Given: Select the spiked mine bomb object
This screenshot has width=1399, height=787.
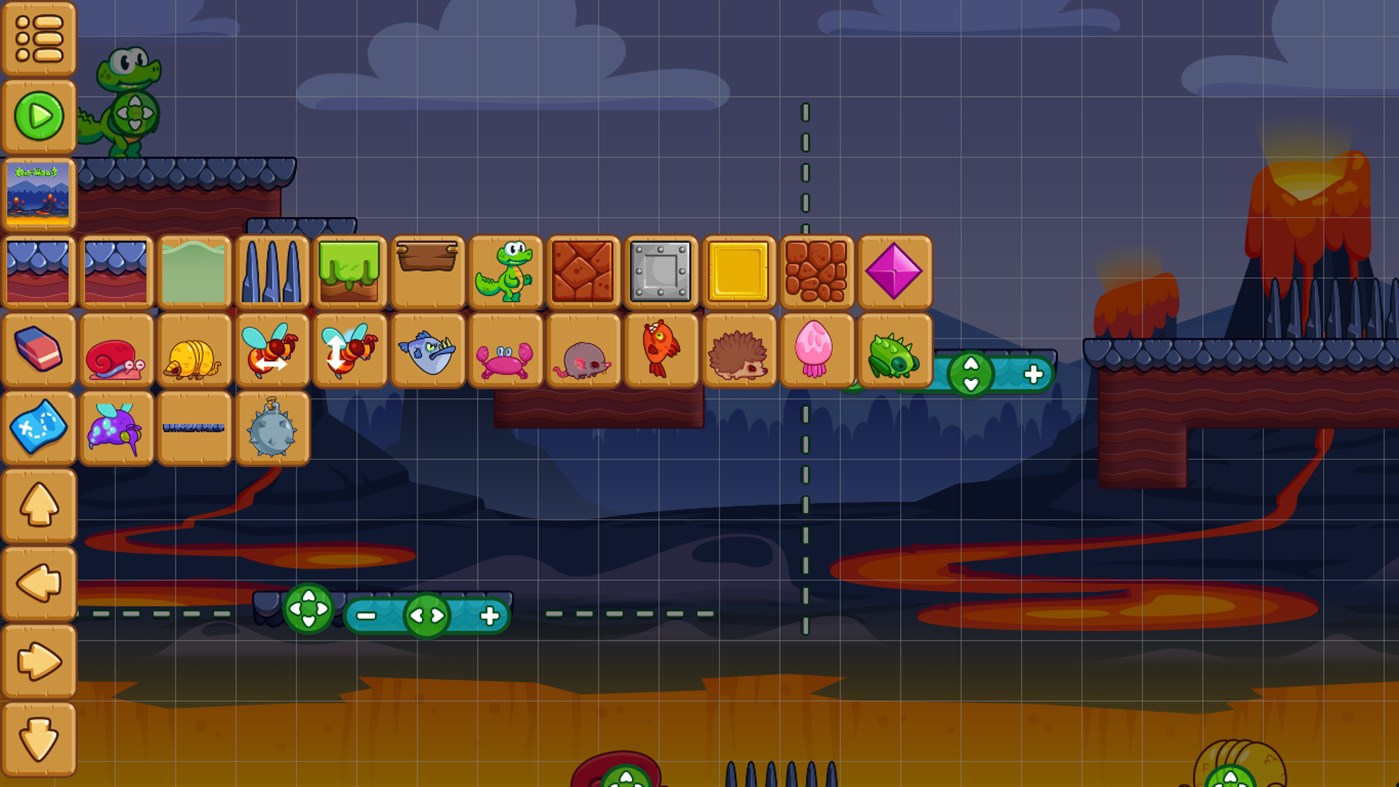Looking at the screenshot, I should coord(272,426).
